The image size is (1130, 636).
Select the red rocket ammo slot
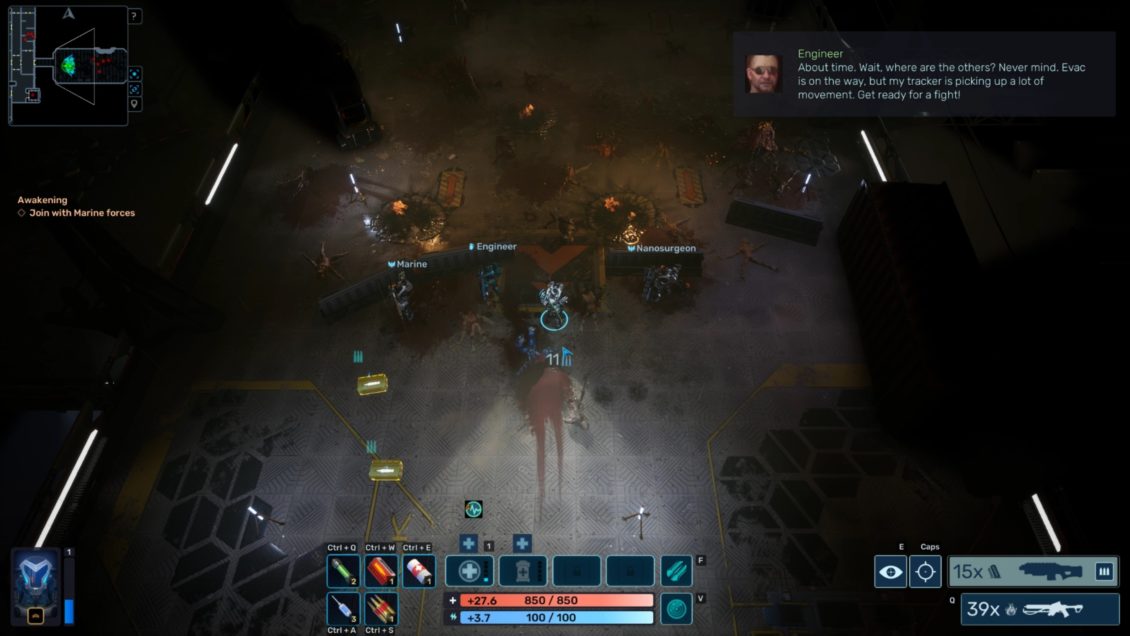click(x=381, y=608)
